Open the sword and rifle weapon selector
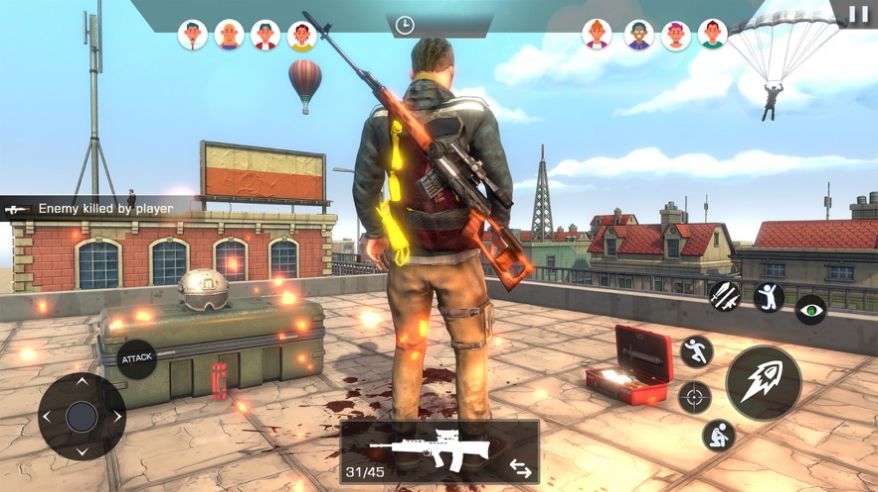Screen dimensions: 878x492 tap(724, 296)
